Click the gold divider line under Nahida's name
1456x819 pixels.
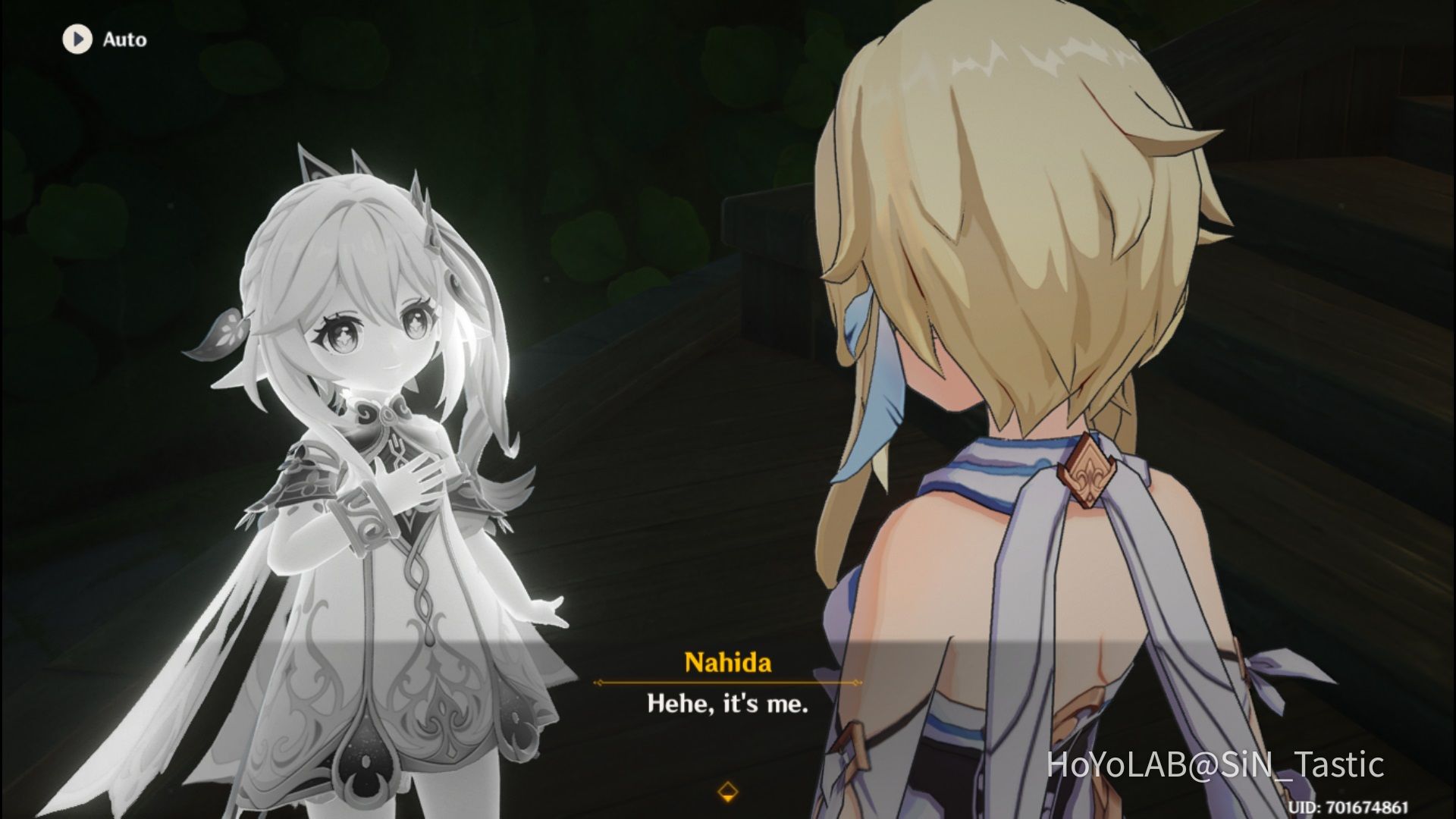pos(727,681)
